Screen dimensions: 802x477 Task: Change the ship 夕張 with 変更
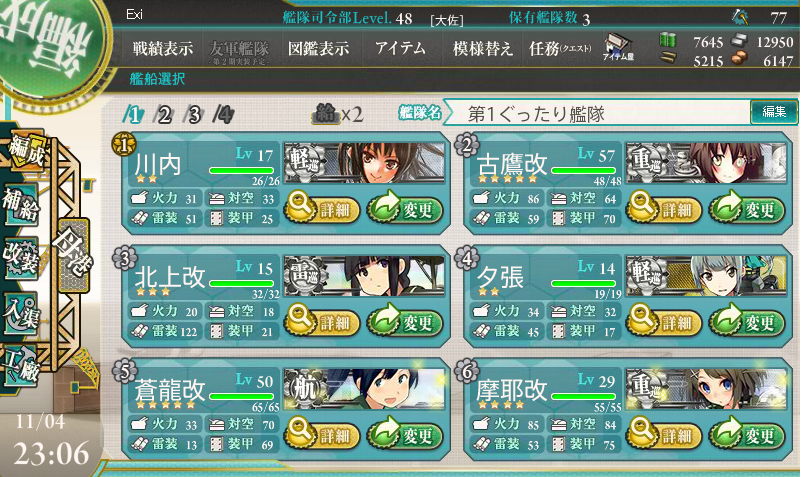746,322
